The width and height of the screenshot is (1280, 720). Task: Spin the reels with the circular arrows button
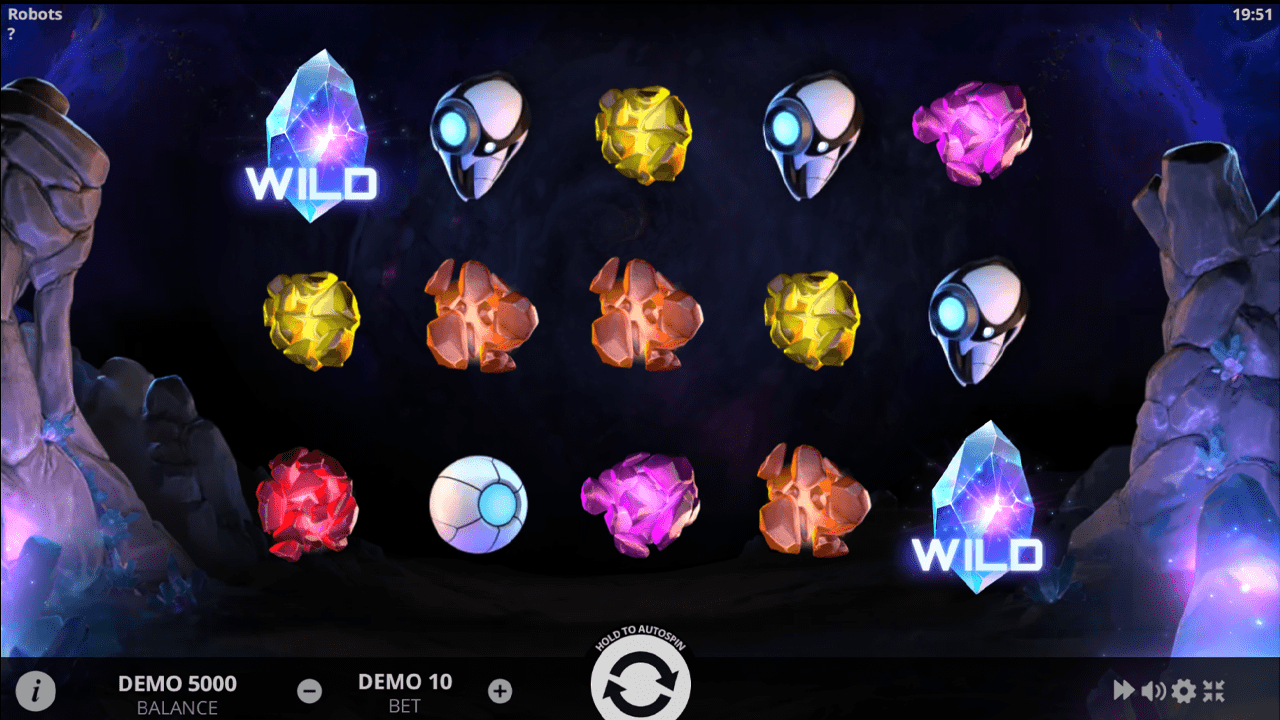pos(640,686)
